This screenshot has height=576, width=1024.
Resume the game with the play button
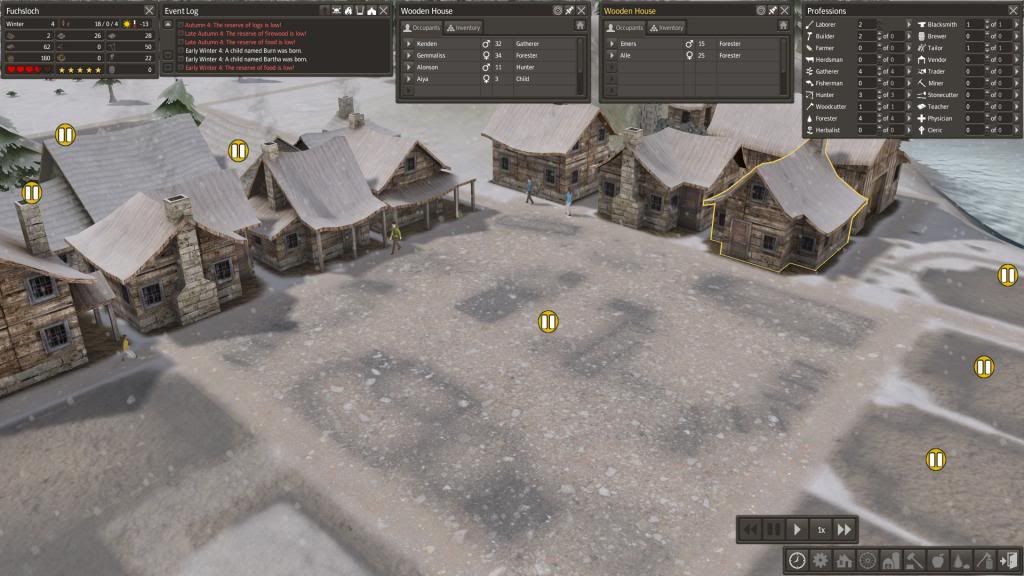click(797, 529)
